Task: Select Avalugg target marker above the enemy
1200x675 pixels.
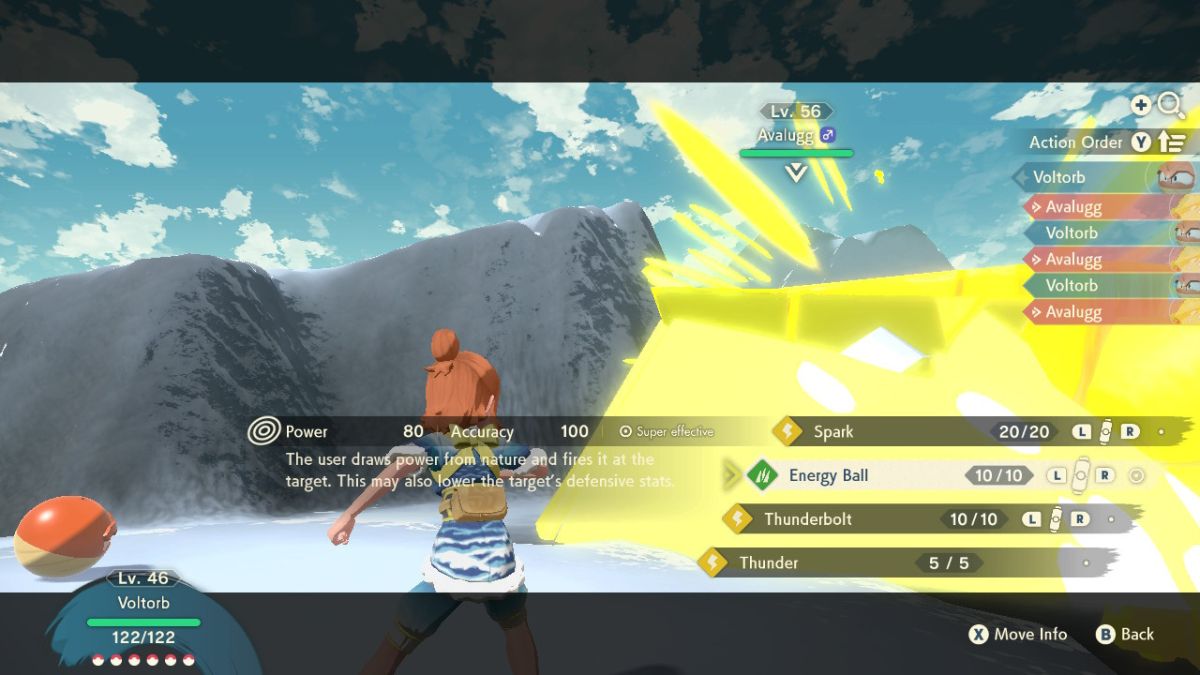Action: click(x=796, y=172)
